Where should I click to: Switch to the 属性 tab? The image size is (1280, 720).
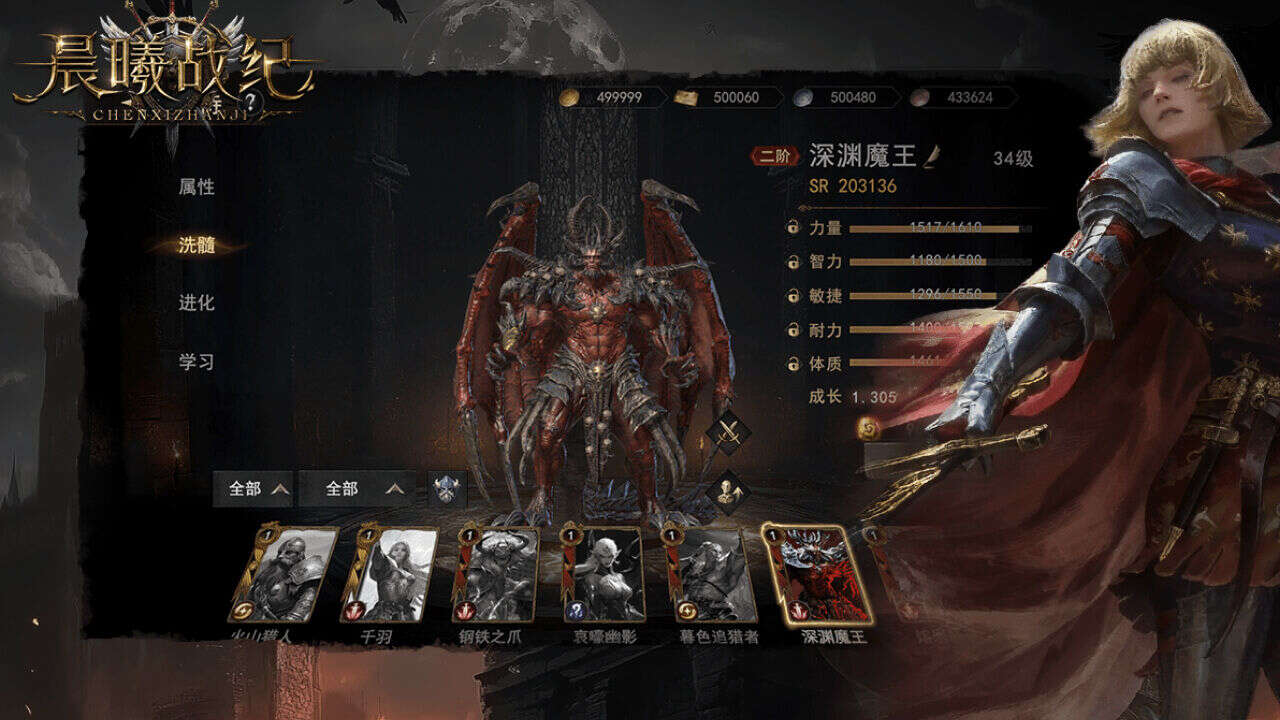[197, 187]
